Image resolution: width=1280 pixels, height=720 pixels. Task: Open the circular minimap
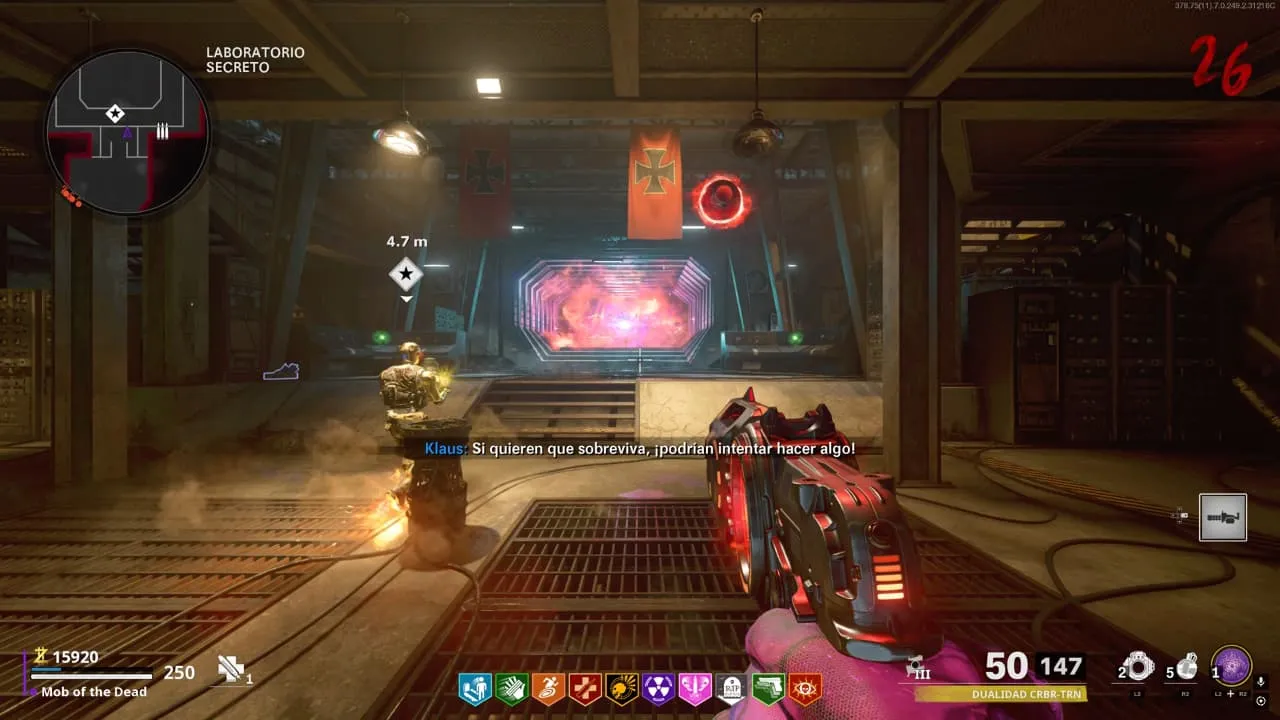127,131
